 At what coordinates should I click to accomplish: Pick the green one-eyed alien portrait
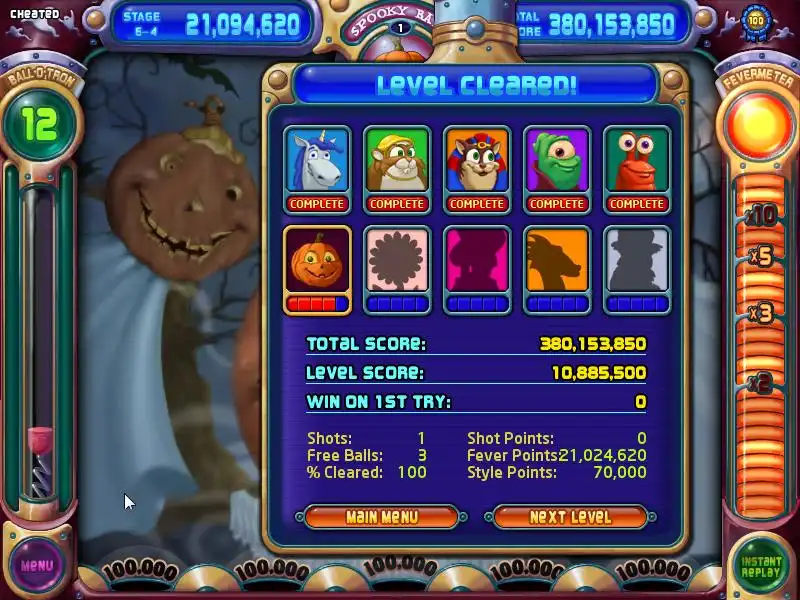(557, 162)
